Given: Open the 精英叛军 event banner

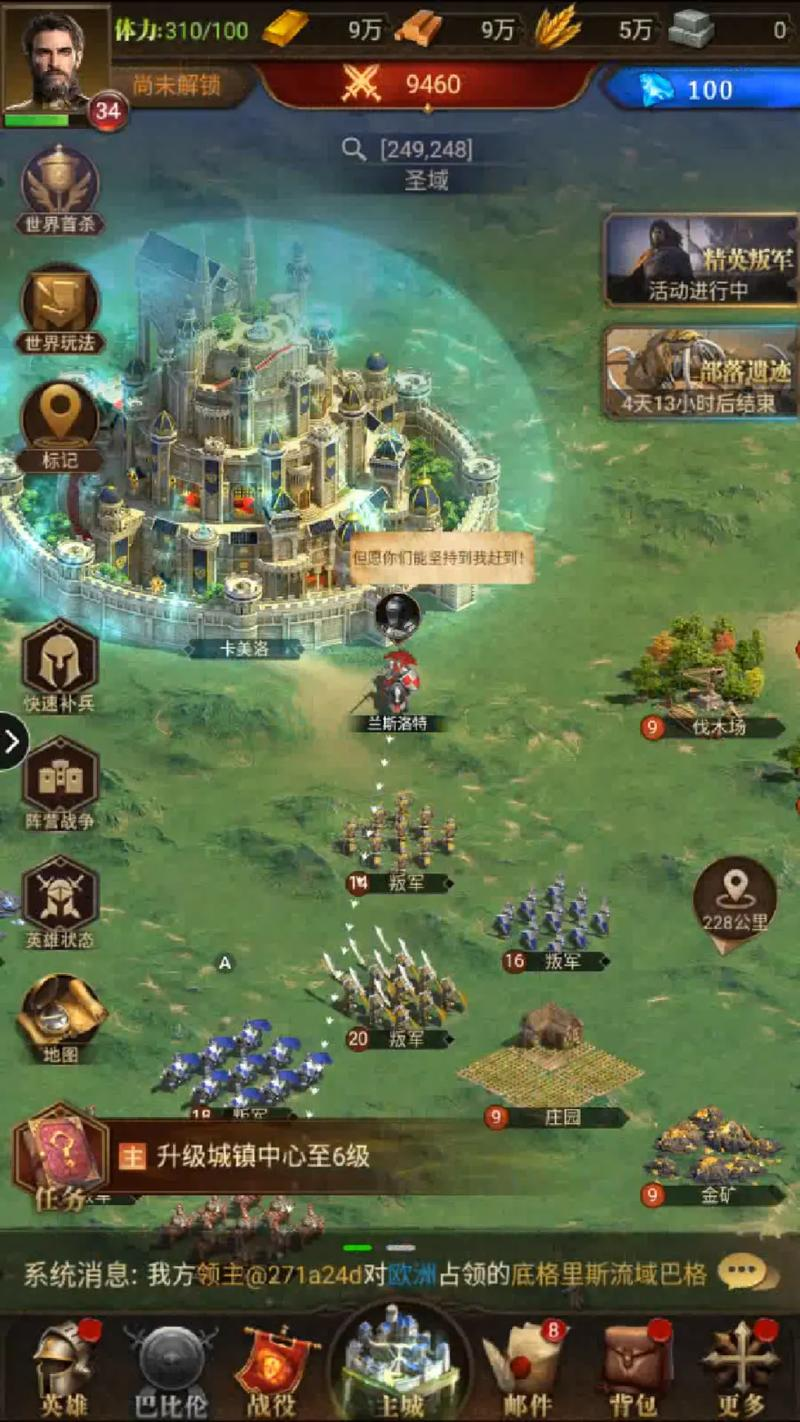Looking at the screenshot, I should click(700, 259).
